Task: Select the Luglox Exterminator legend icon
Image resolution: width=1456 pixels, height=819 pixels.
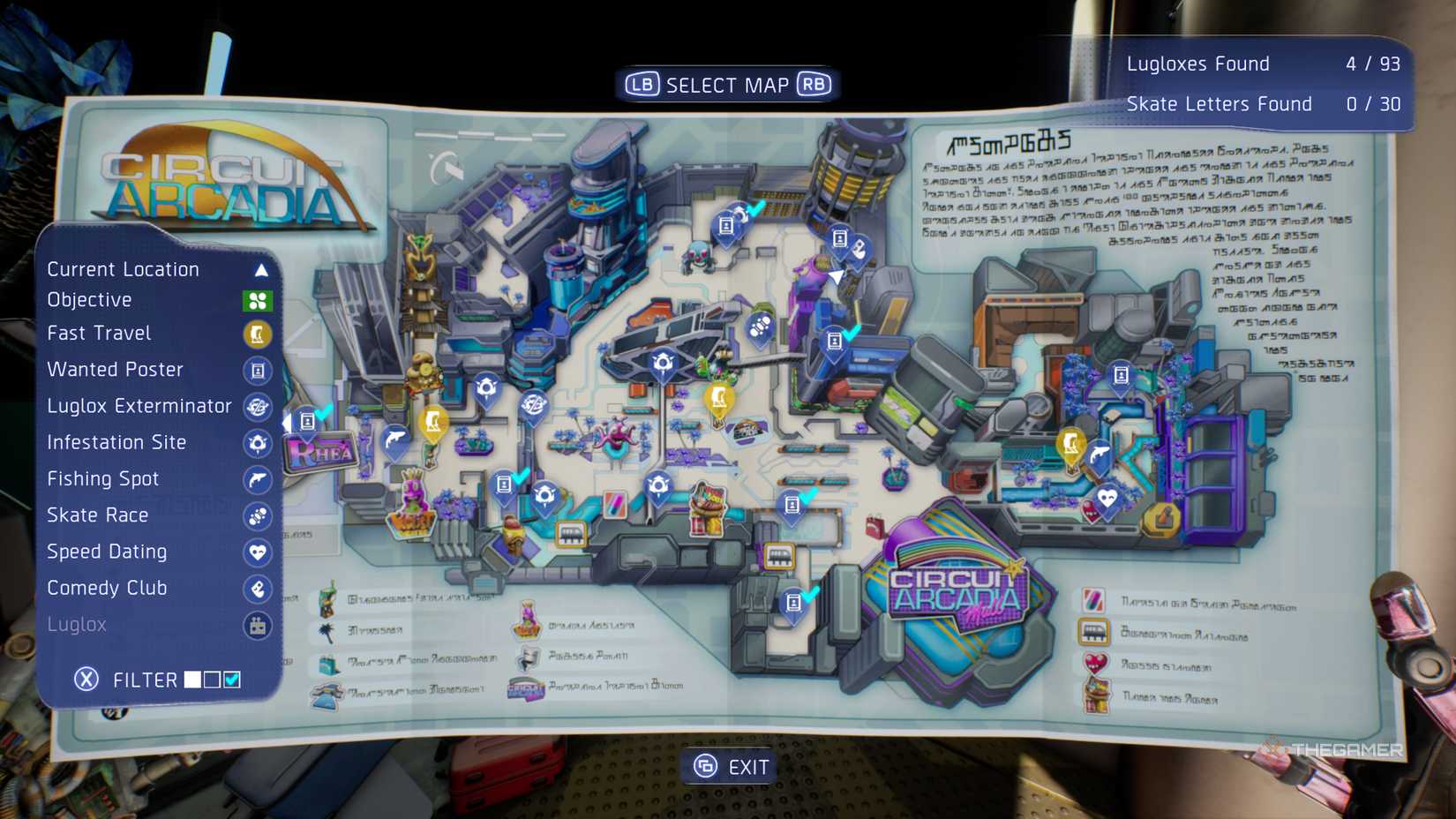Action: click(x=257, y=407)
